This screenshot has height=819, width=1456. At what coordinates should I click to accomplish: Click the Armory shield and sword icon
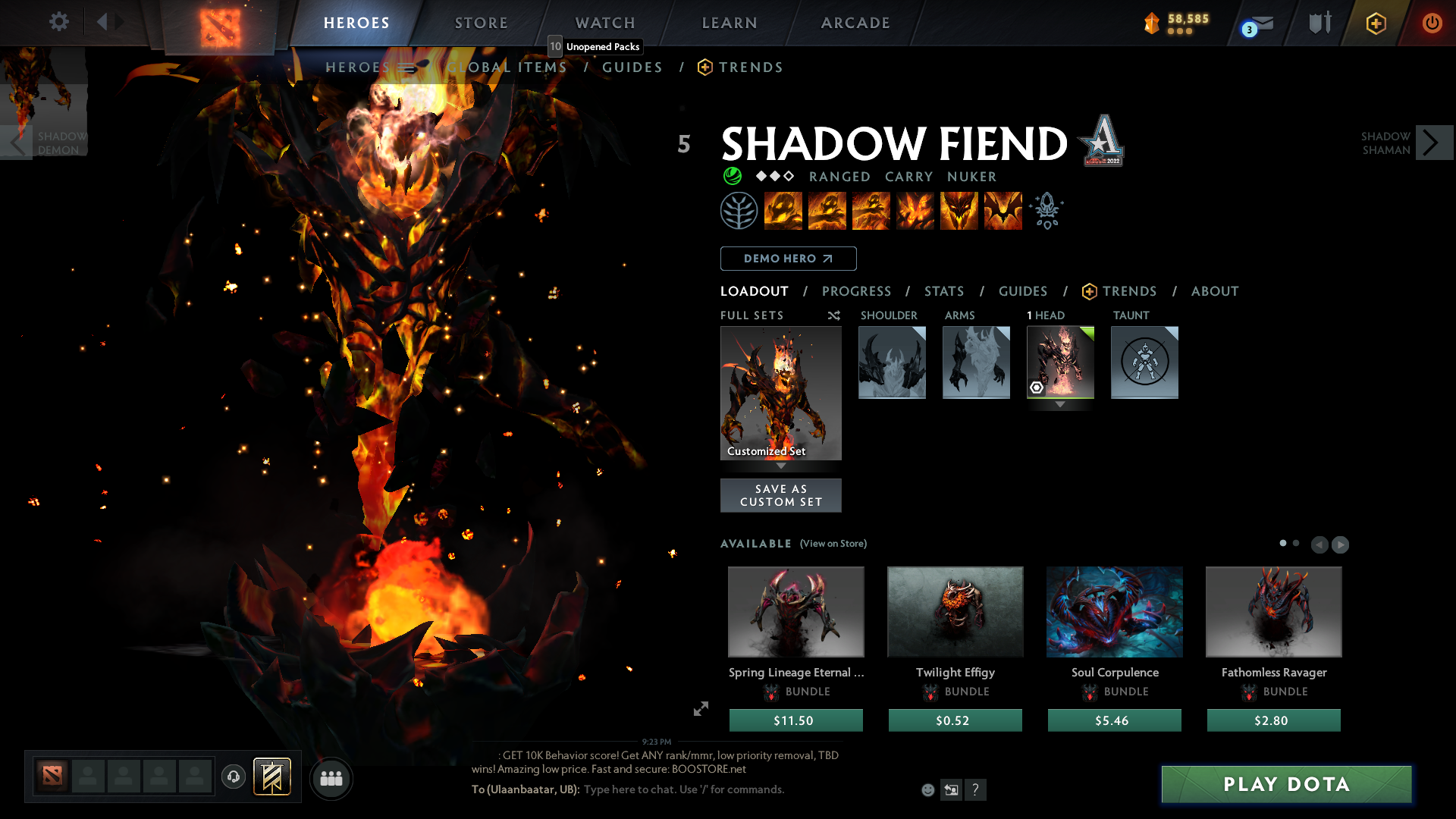[1319, 23]
